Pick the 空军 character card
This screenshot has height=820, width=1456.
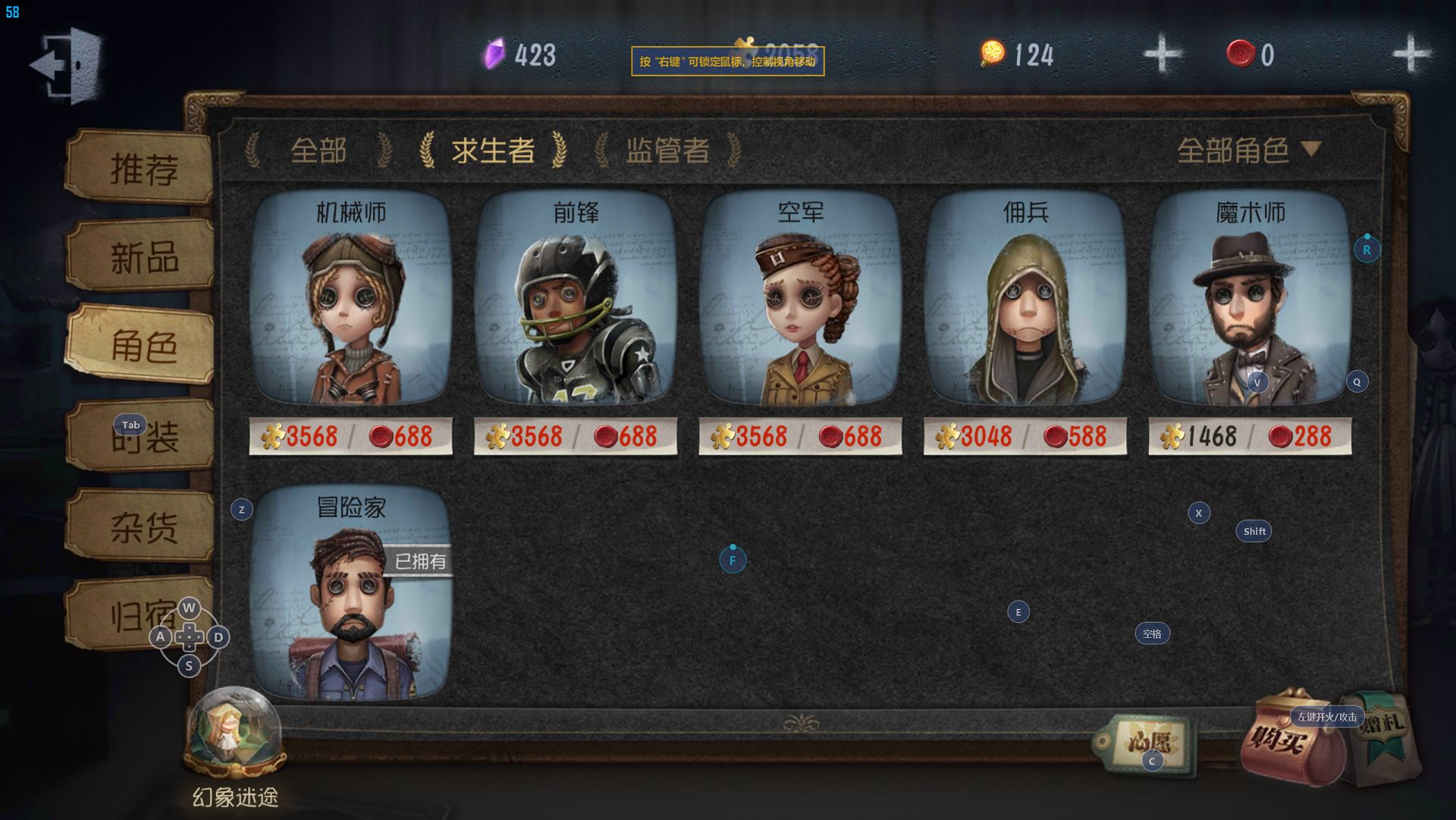point(800,303)
